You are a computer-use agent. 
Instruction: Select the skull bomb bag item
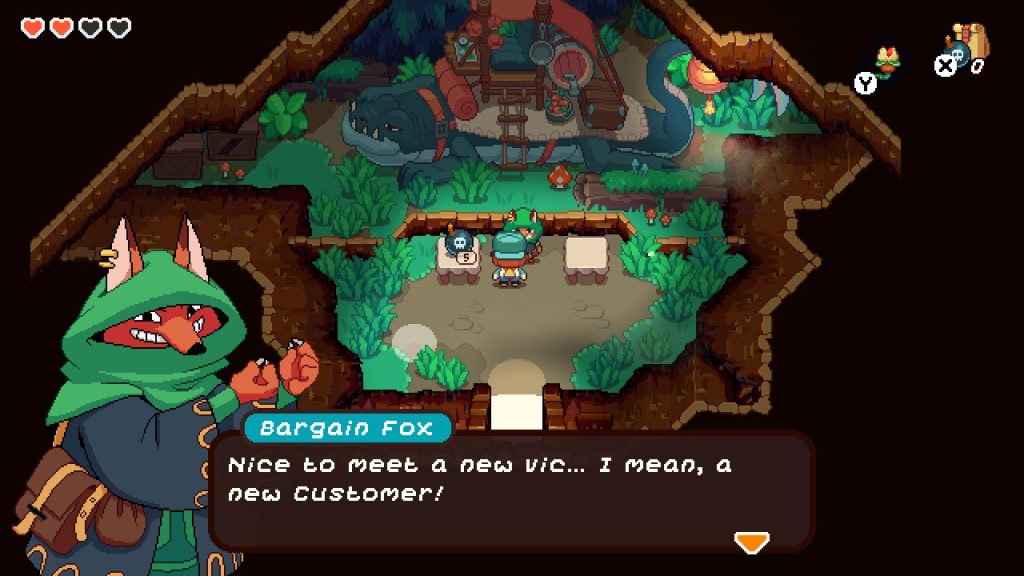coord(968,46)
